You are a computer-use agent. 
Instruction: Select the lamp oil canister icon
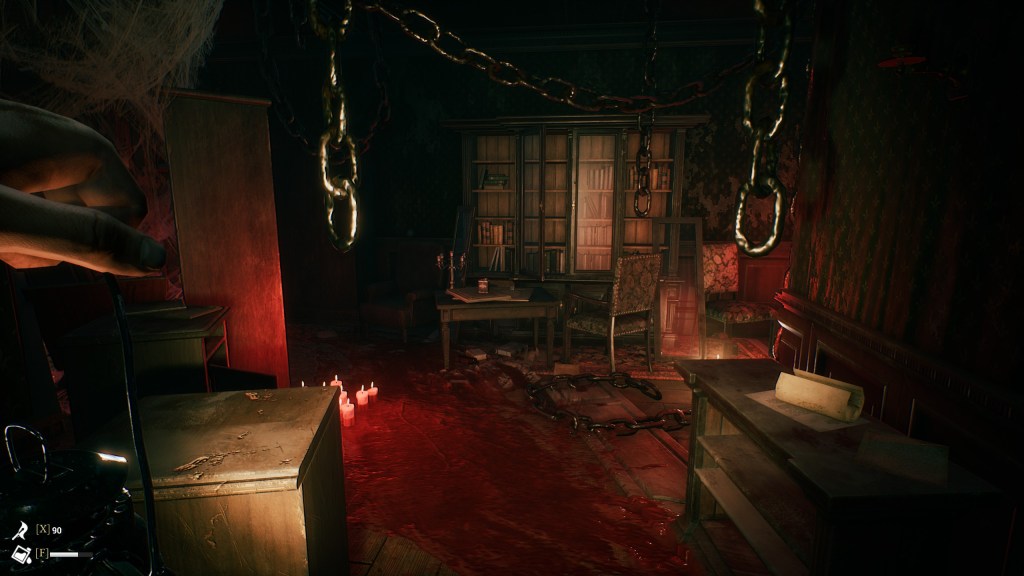pos(19,553)
